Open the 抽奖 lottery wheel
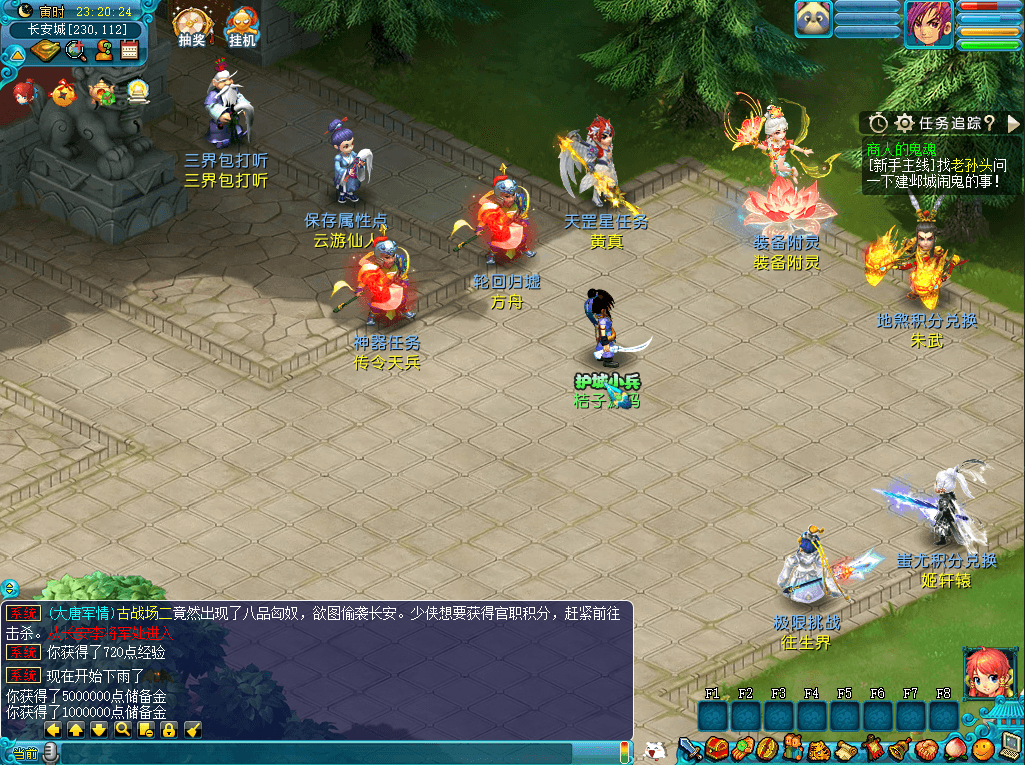This screenshot has height=765, width=1025. (190, 26)
